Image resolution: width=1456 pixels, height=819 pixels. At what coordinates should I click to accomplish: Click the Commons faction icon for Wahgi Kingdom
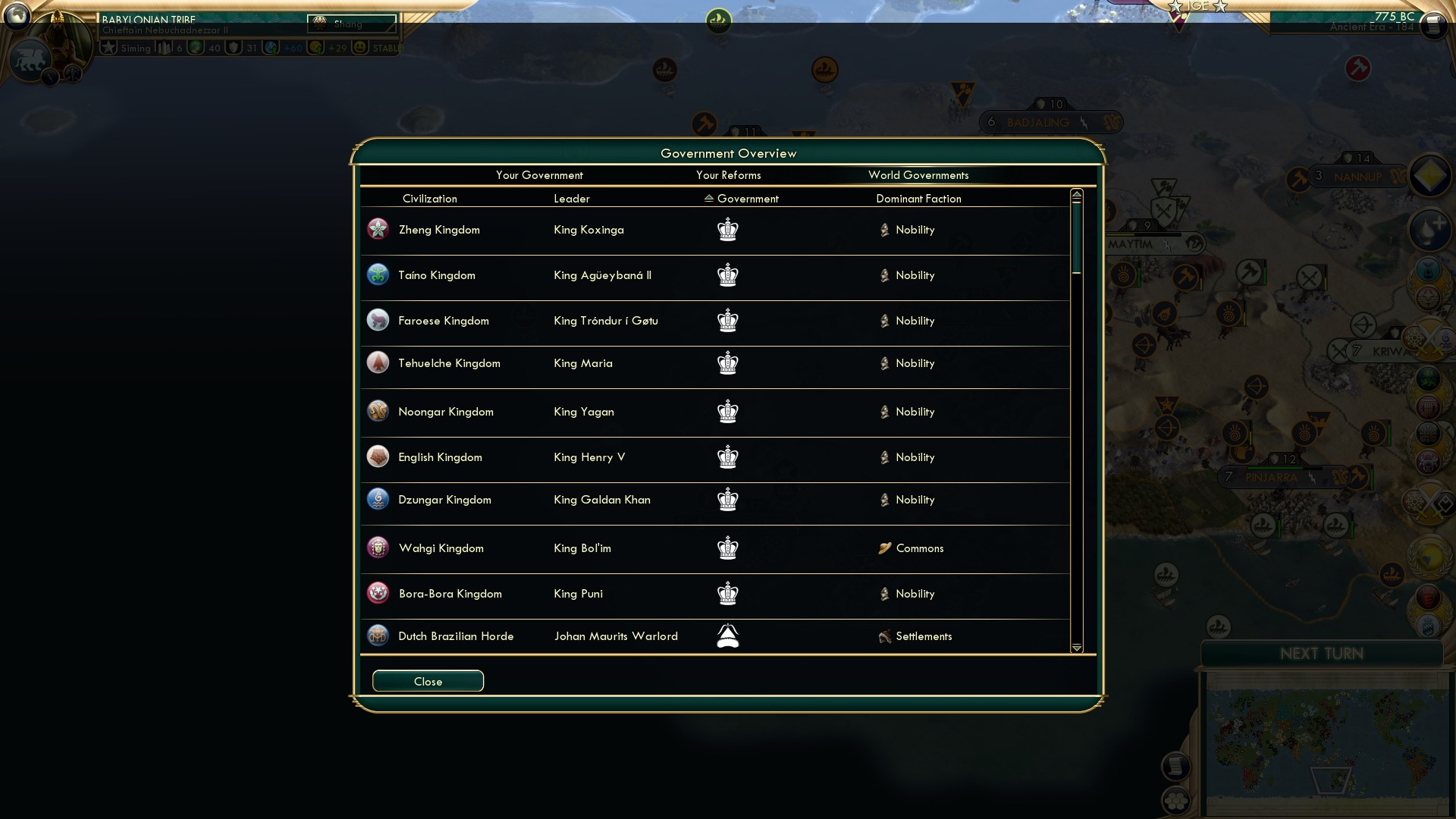click(x=884, y=548)
